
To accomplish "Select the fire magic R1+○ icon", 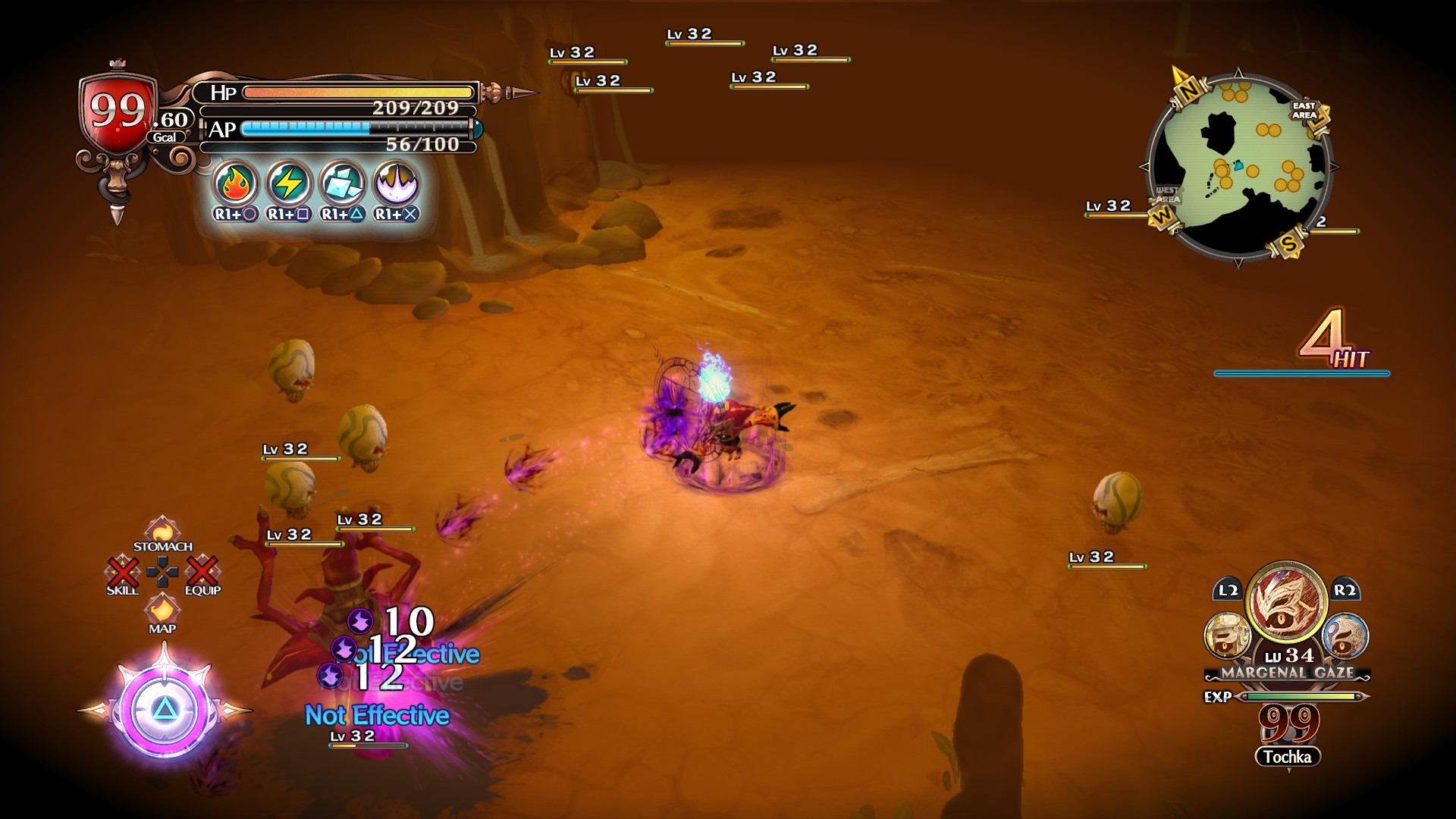I will point(237,182).
